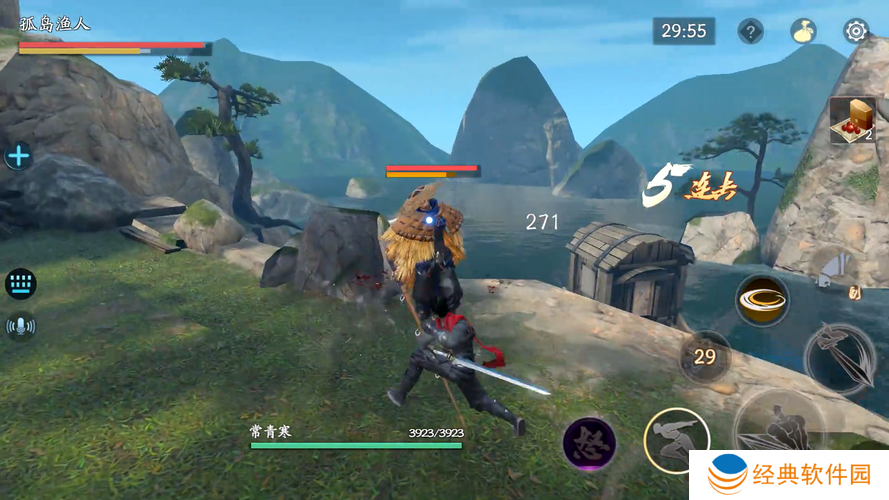
Task: Use the medicine item slot with count 2
Action: click(852, 121)
